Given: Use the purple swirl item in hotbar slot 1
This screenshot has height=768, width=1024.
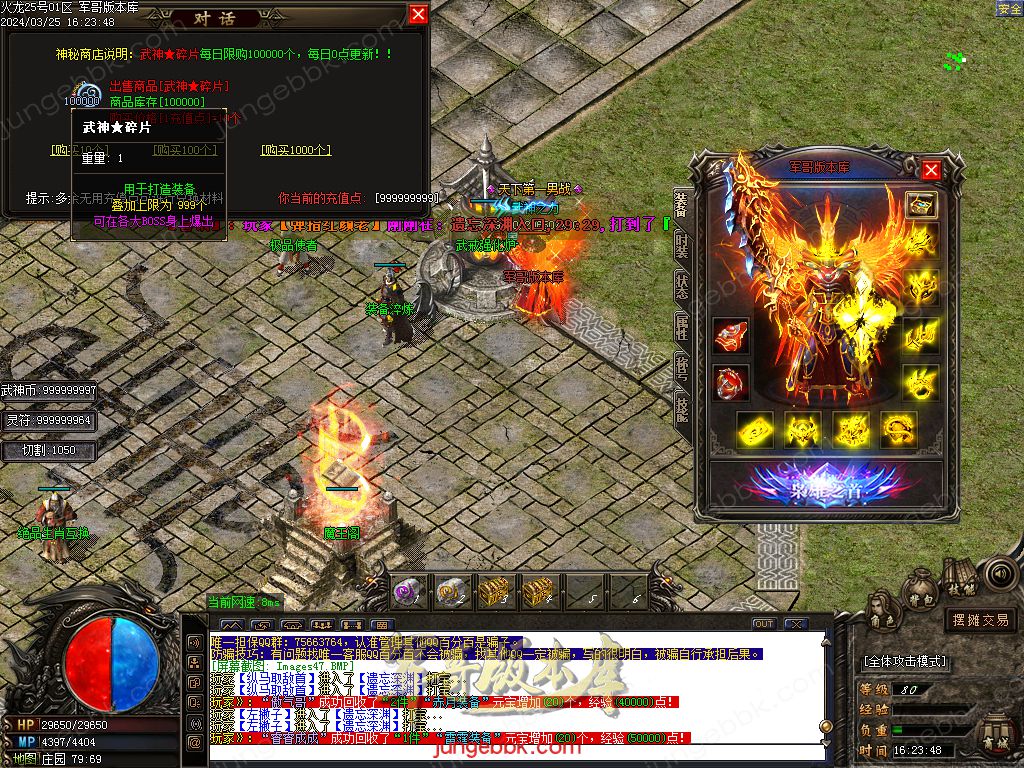Looking at the screenshot, I should [x=405, y=592].
